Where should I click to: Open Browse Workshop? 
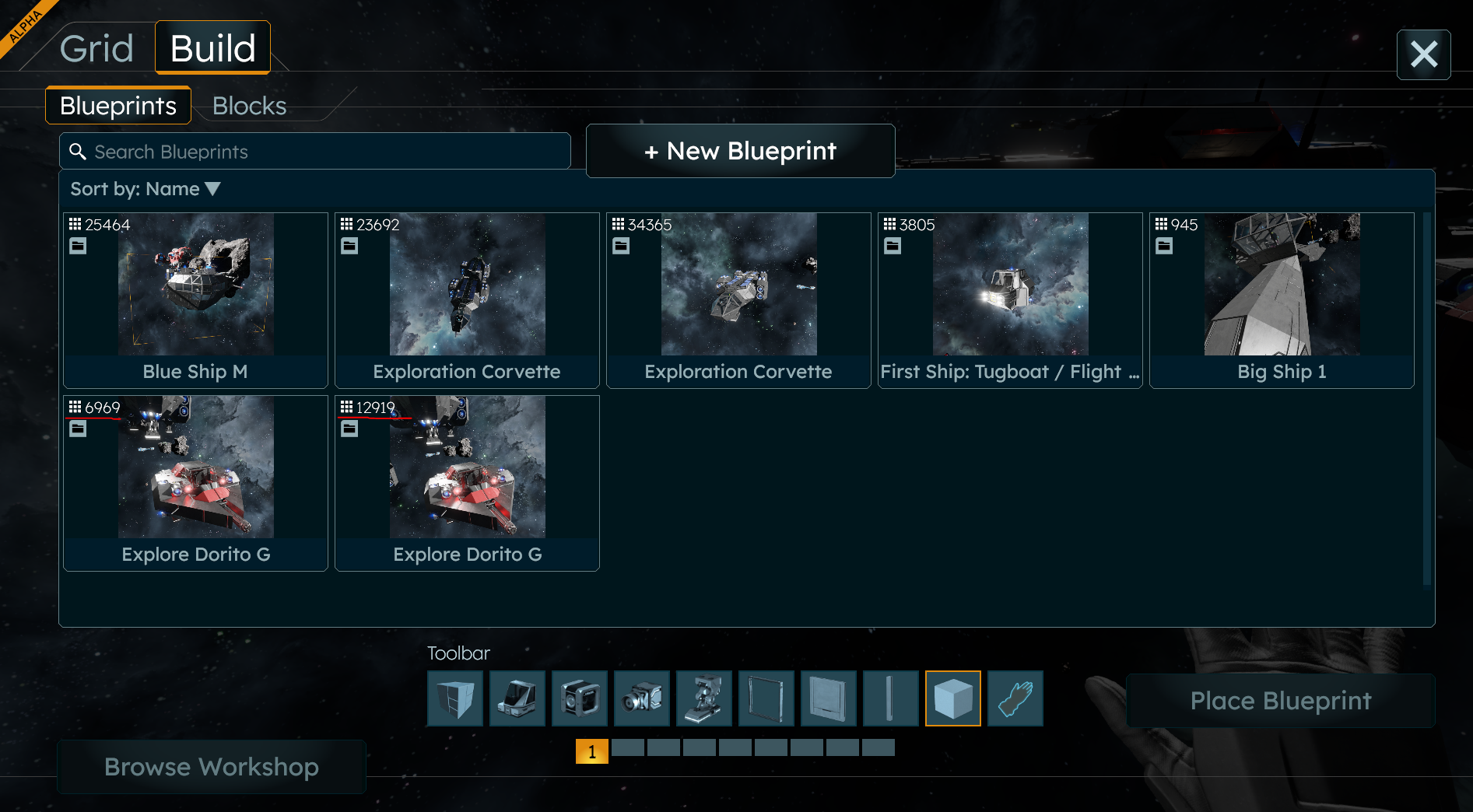click(x=212, y=767)
